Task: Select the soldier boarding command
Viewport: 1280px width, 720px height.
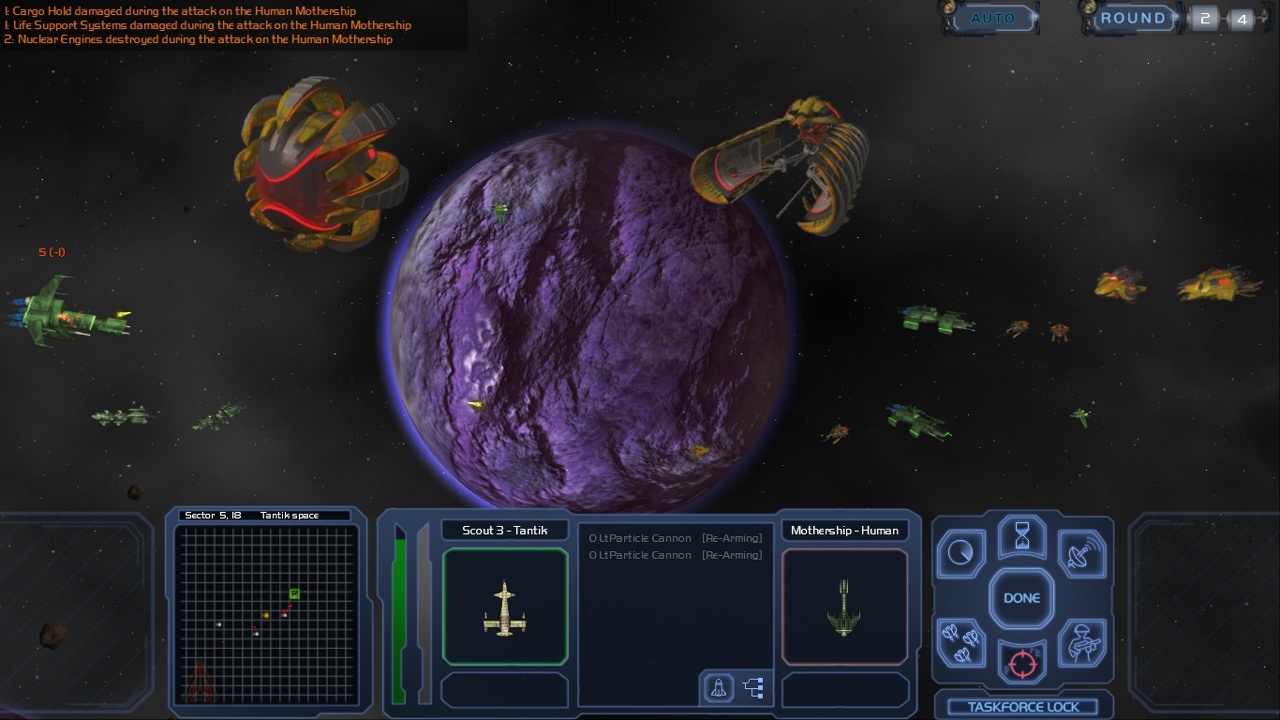Action: [1082, 642]
